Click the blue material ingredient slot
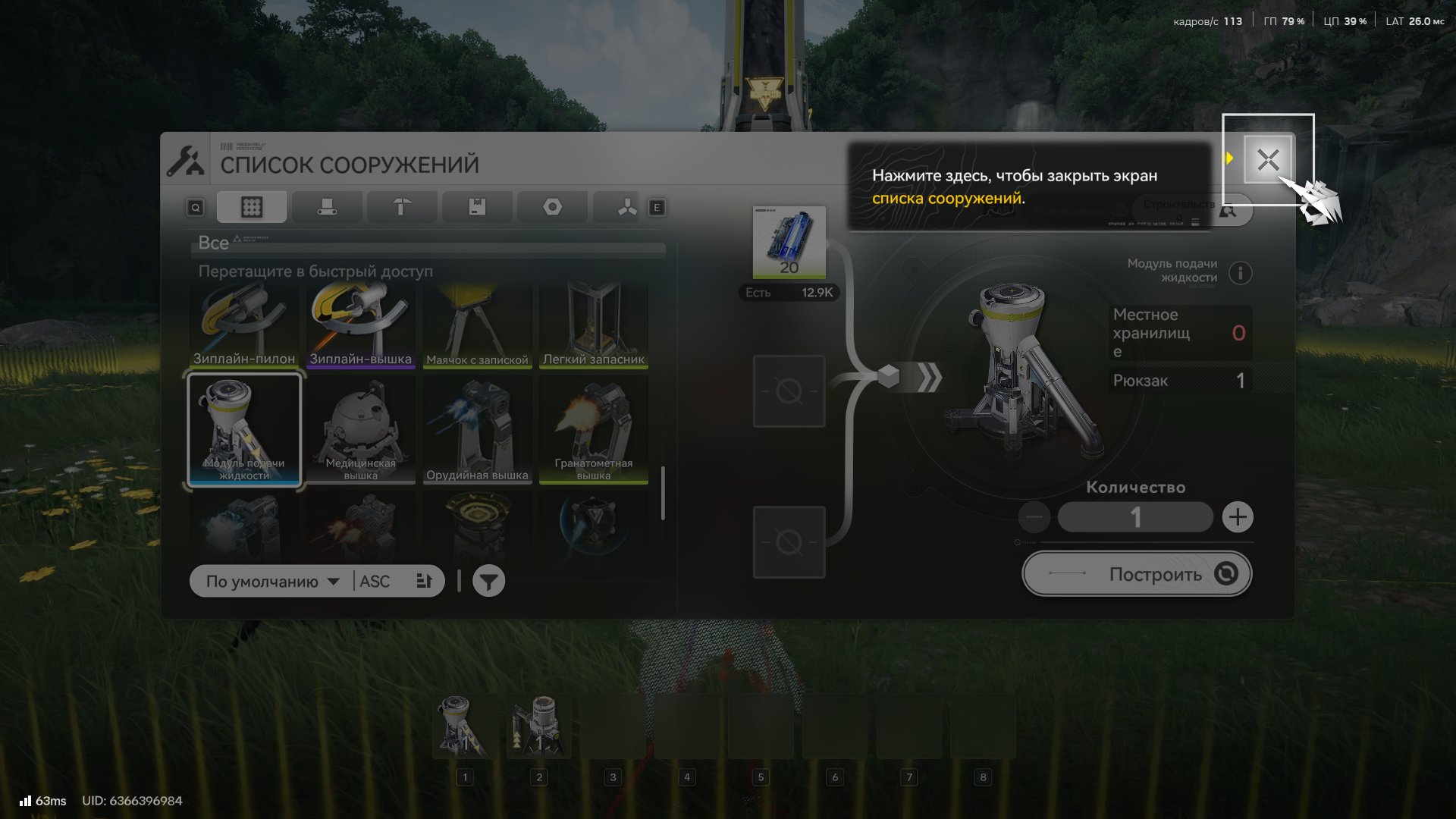1456x819 pixels. (789, 243)
